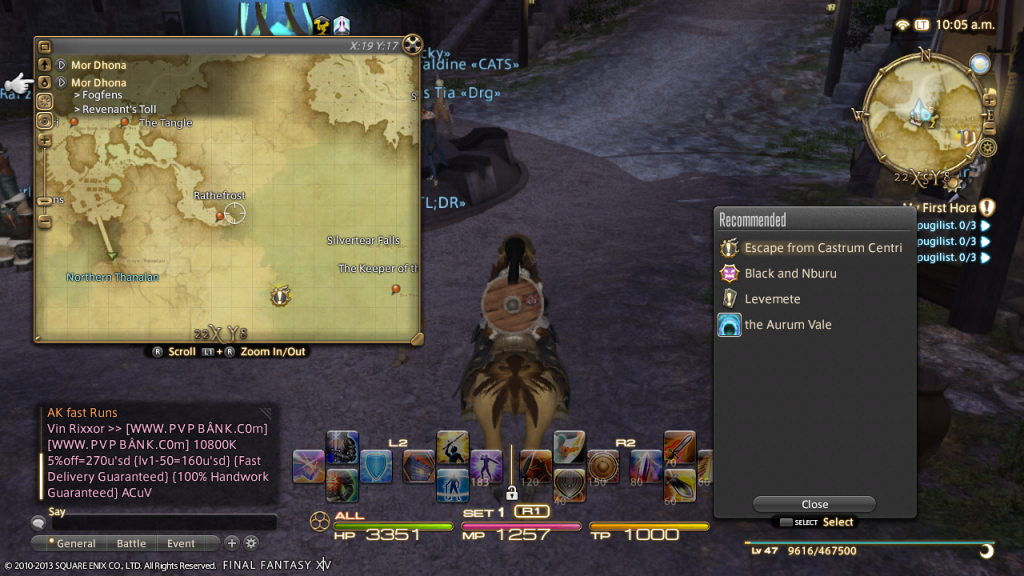Activate the blue shield ability icon
This screenshot has width=1024, height=576.
pyautogui.click(x=376, y=467)
